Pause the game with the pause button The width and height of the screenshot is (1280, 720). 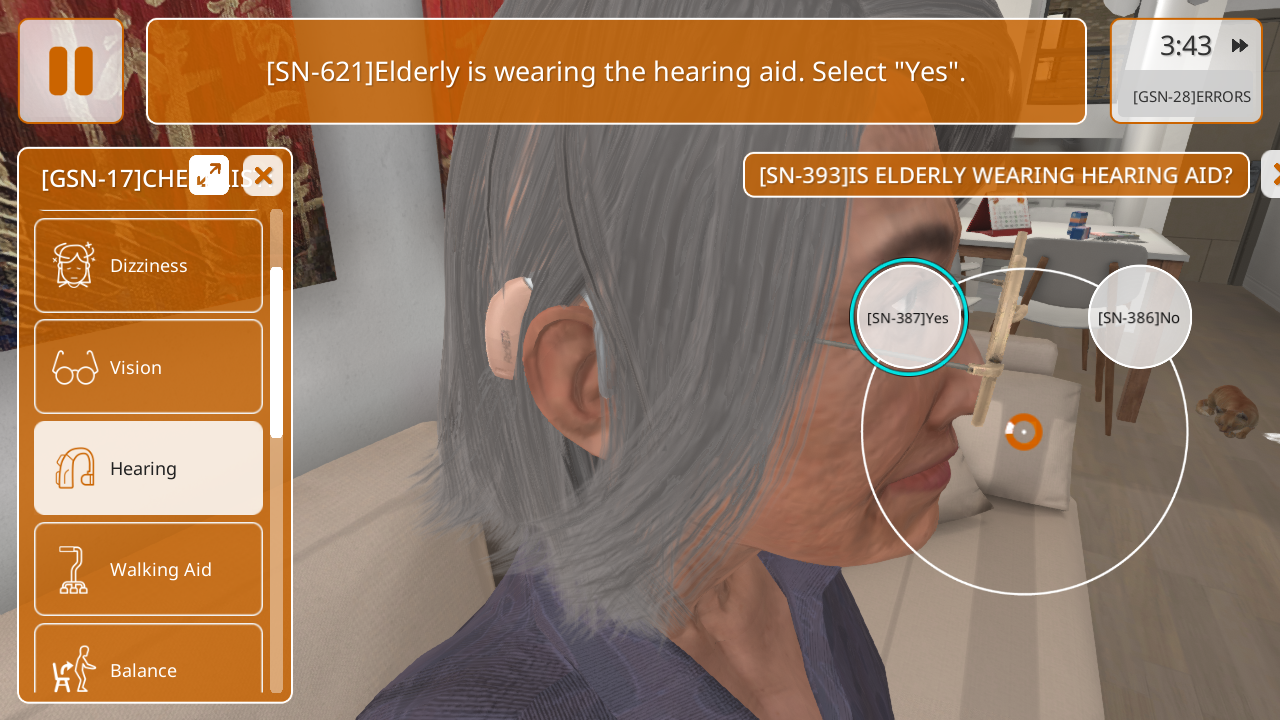coord(71,71)
